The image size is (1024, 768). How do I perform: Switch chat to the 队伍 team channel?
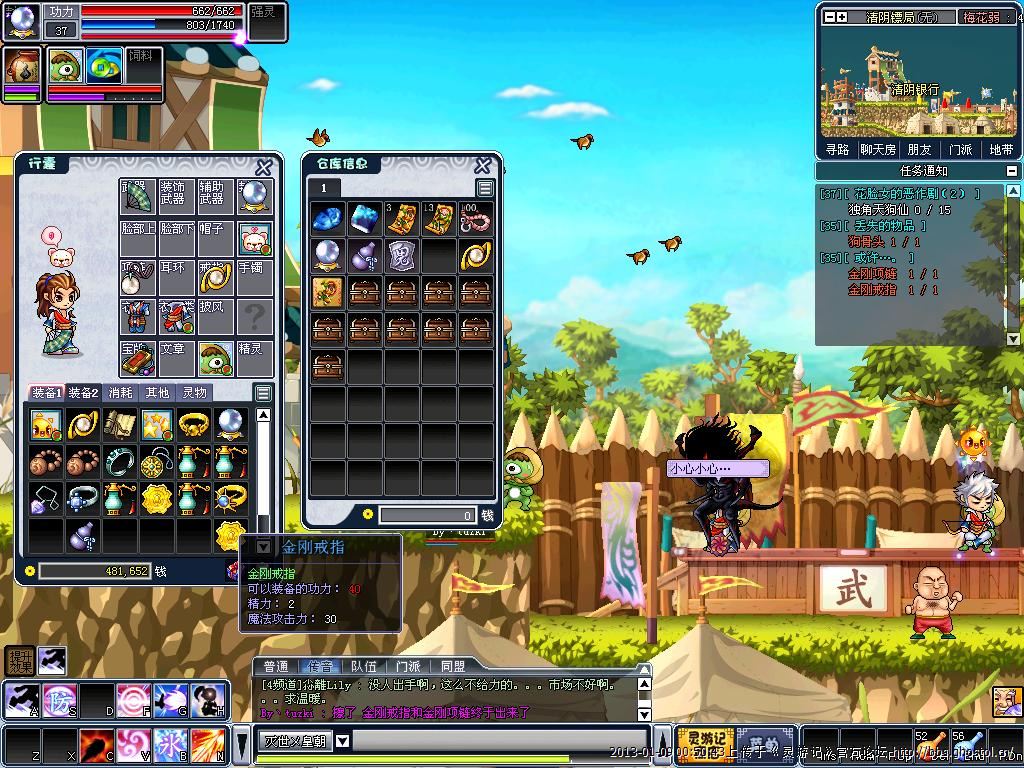[364, 666]
